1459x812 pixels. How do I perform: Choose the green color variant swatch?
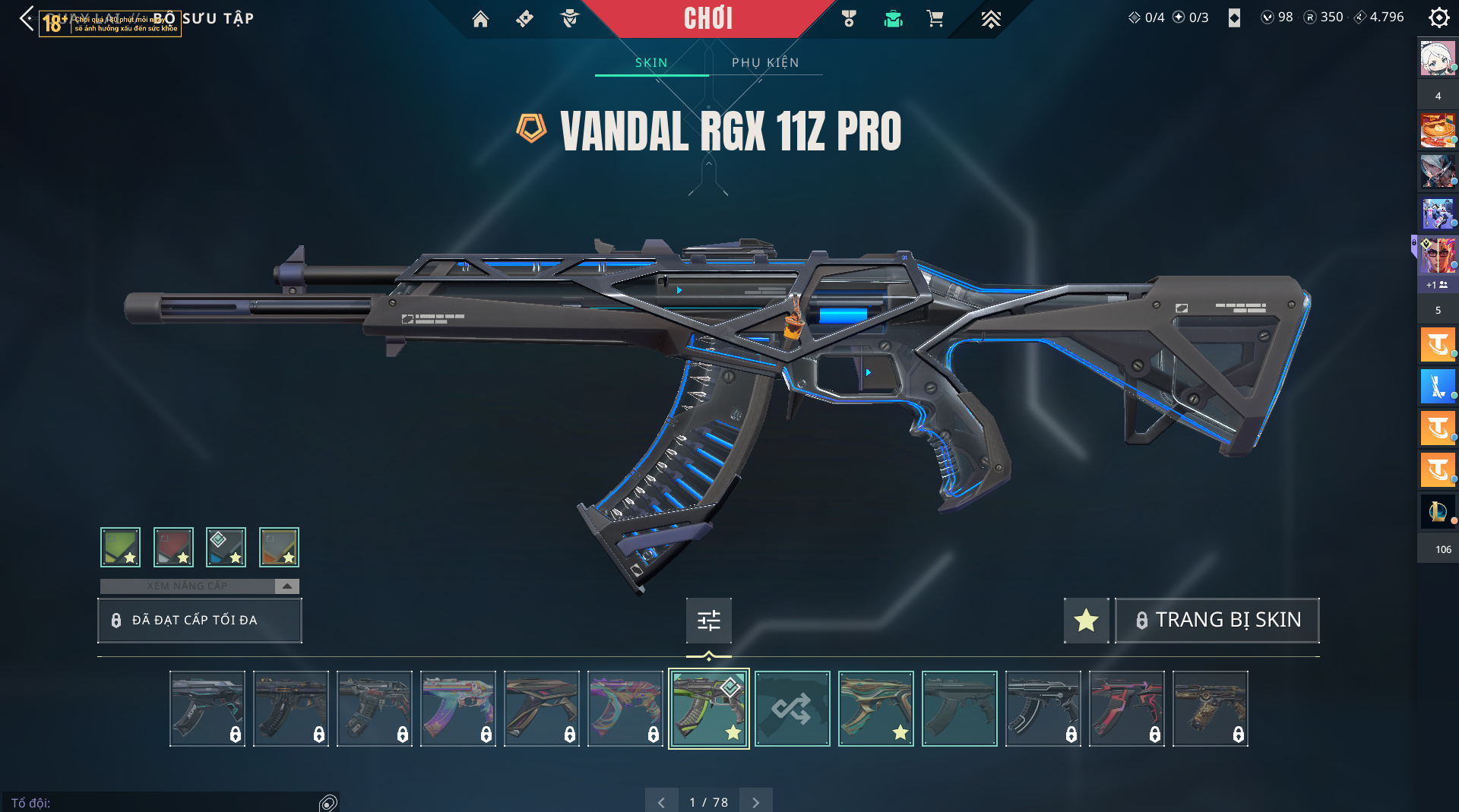click(120, 547)
